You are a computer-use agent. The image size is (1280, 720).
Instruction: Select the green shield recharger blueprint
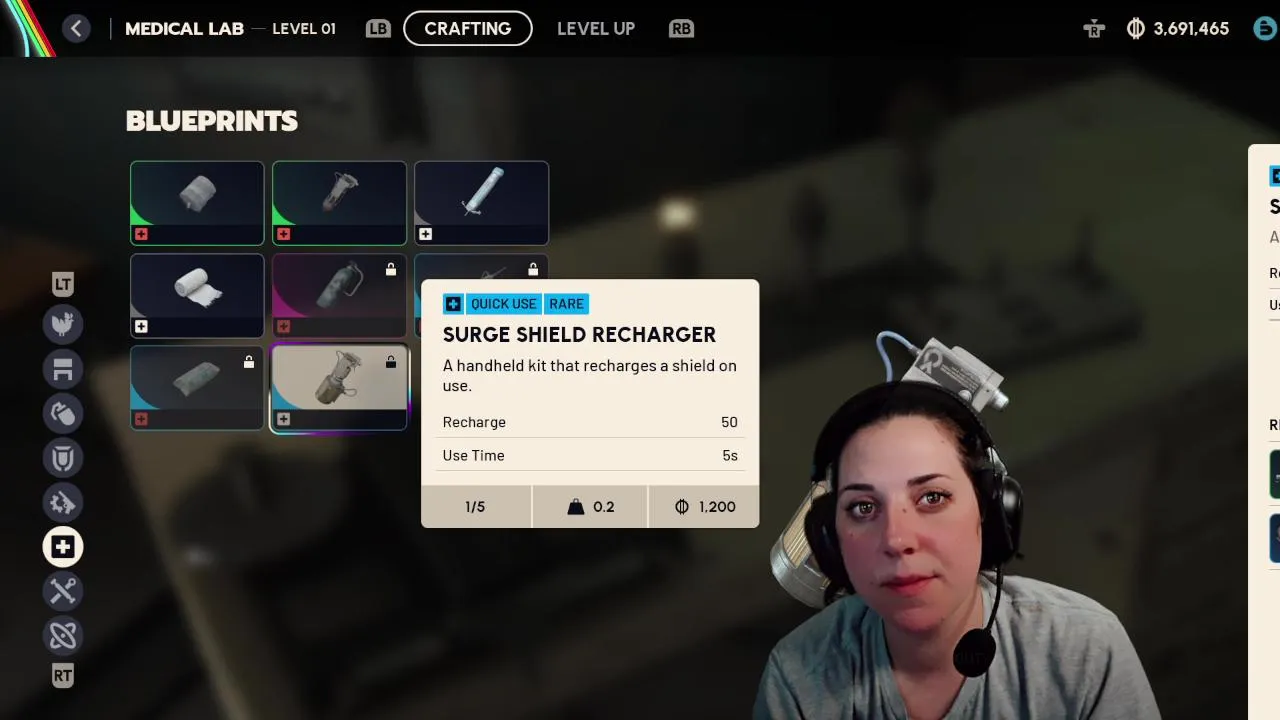(x=339, y=203)
